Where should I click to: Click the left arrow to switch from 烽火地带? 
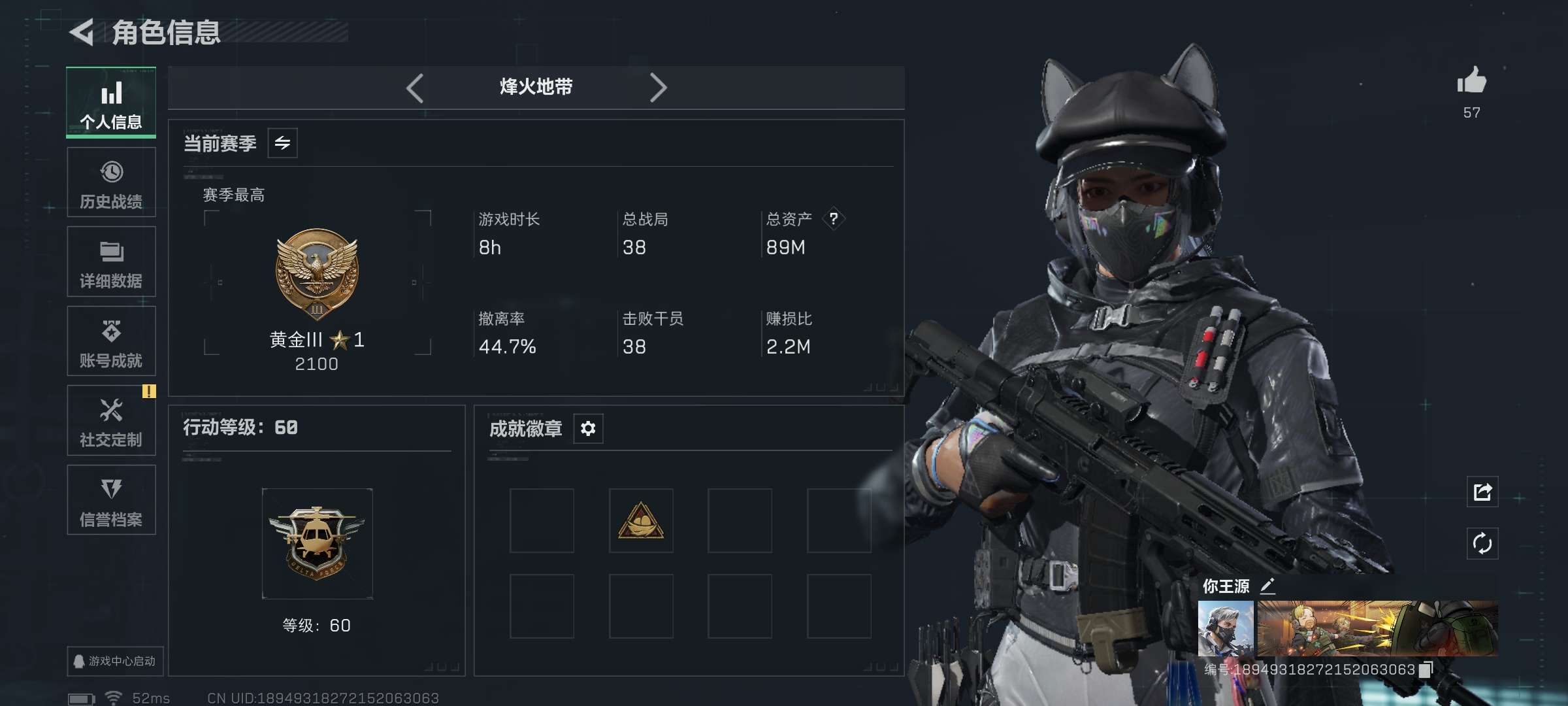tap(416, 87)
